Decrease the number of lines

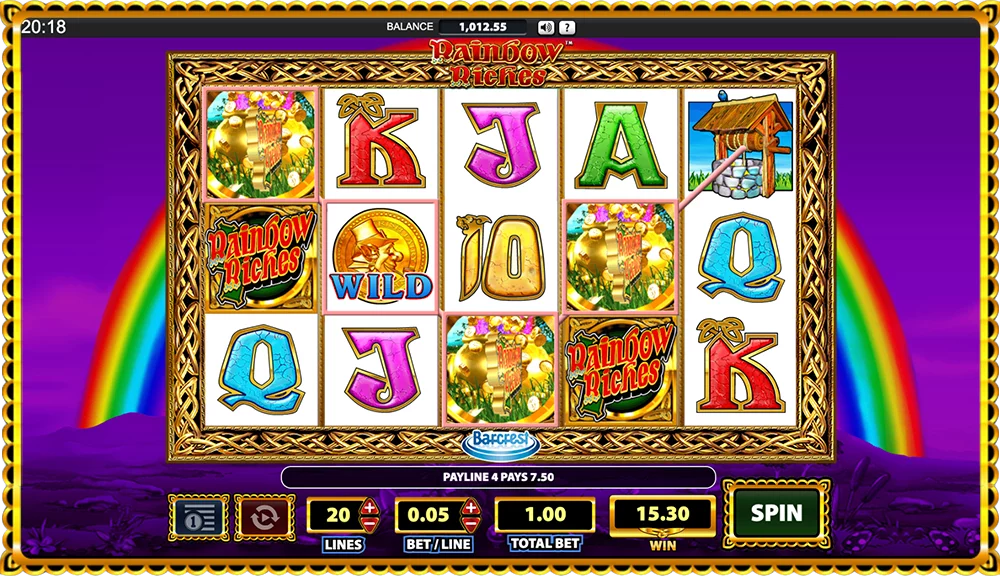[369, 524]
